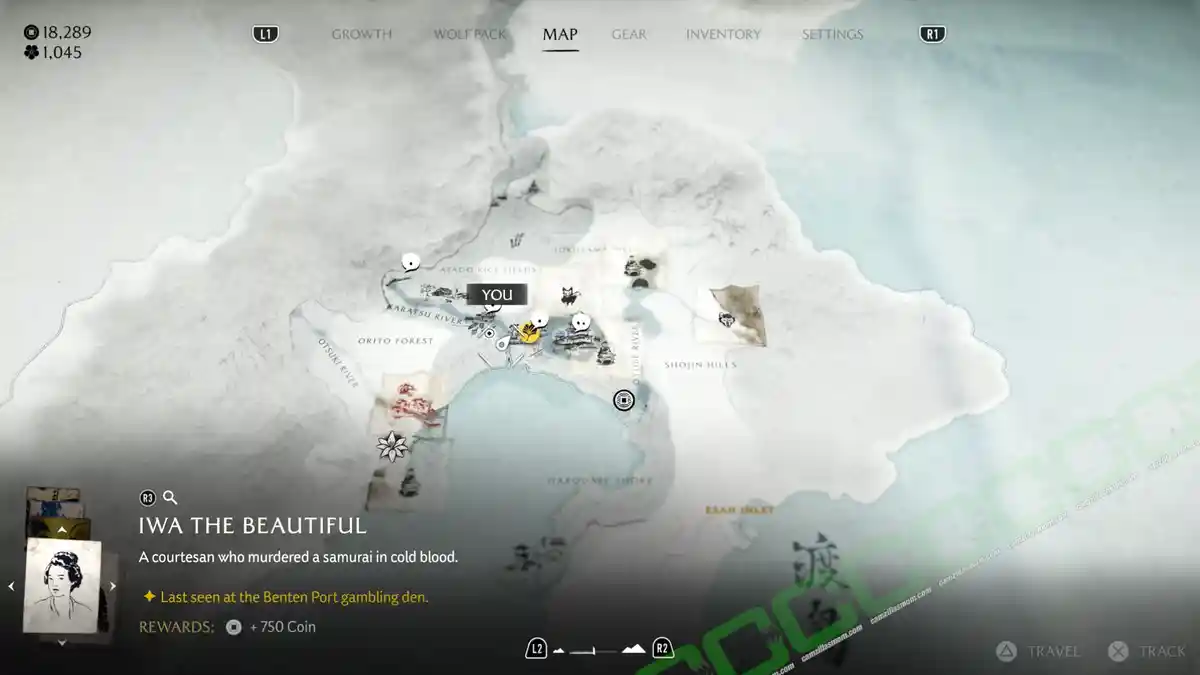This screenshot has width=1200, height=675.
Task: Select the yellow tracked bounty marker on map
Action: click(528, 334)
